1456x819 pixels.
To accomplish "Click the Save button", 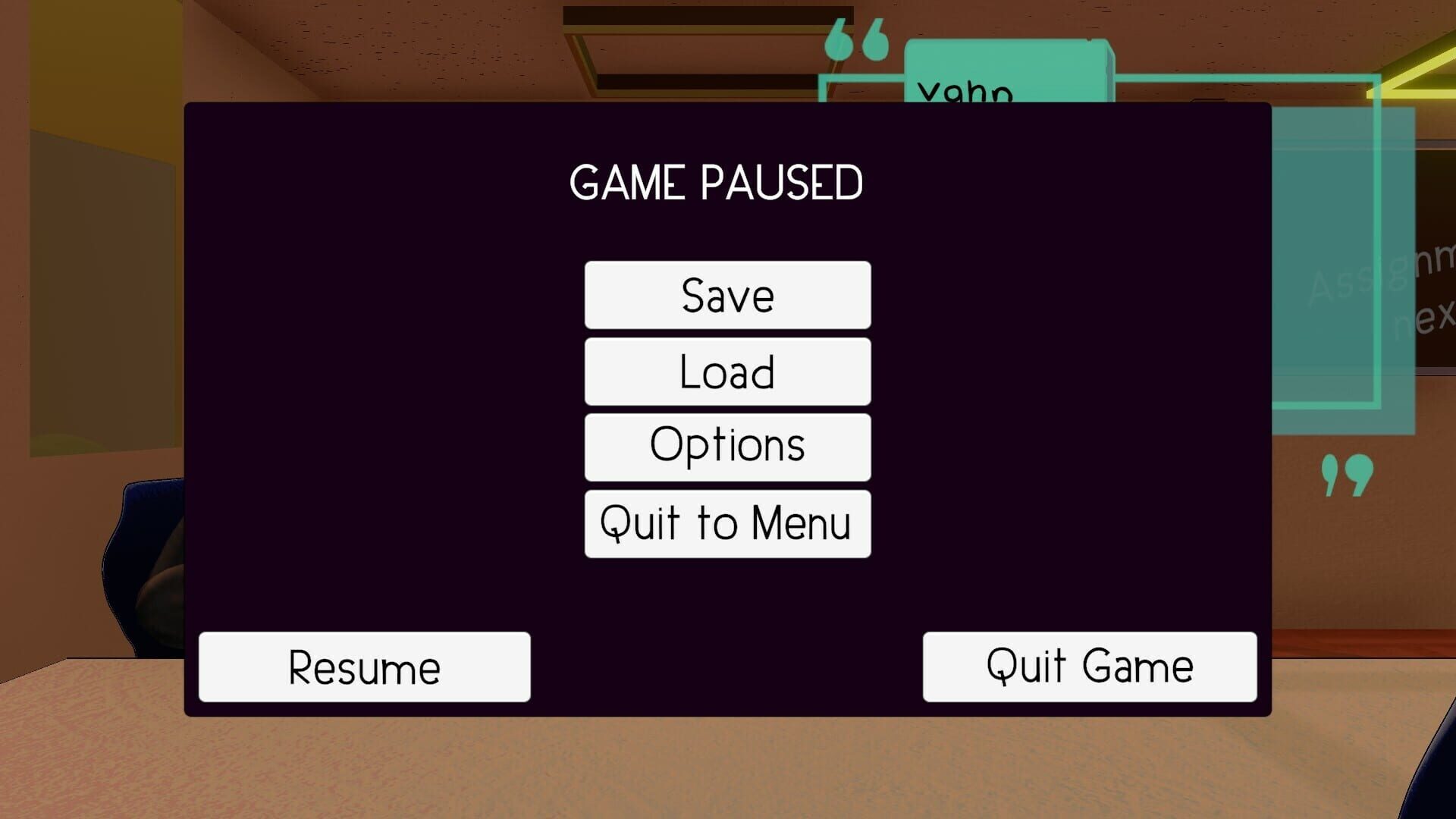I will [726, 295].
